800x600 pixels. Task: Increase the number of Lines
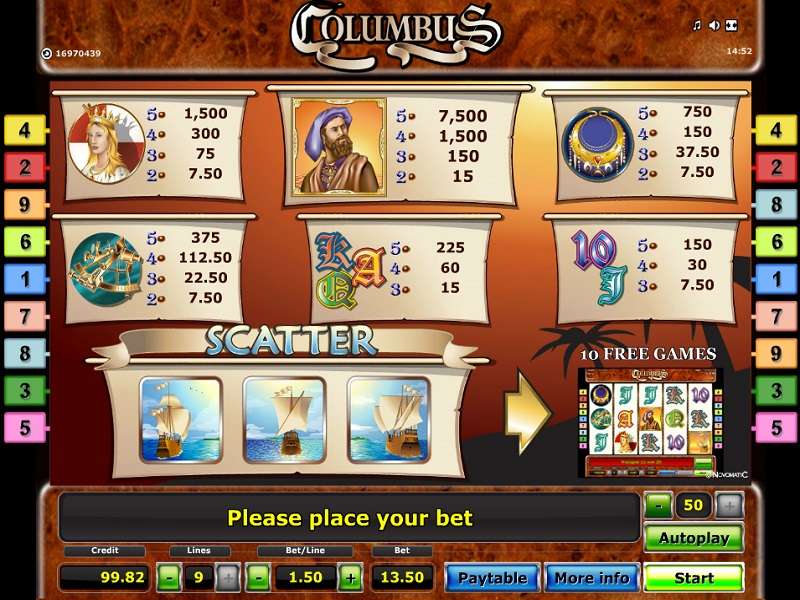[x=228, y=577]
